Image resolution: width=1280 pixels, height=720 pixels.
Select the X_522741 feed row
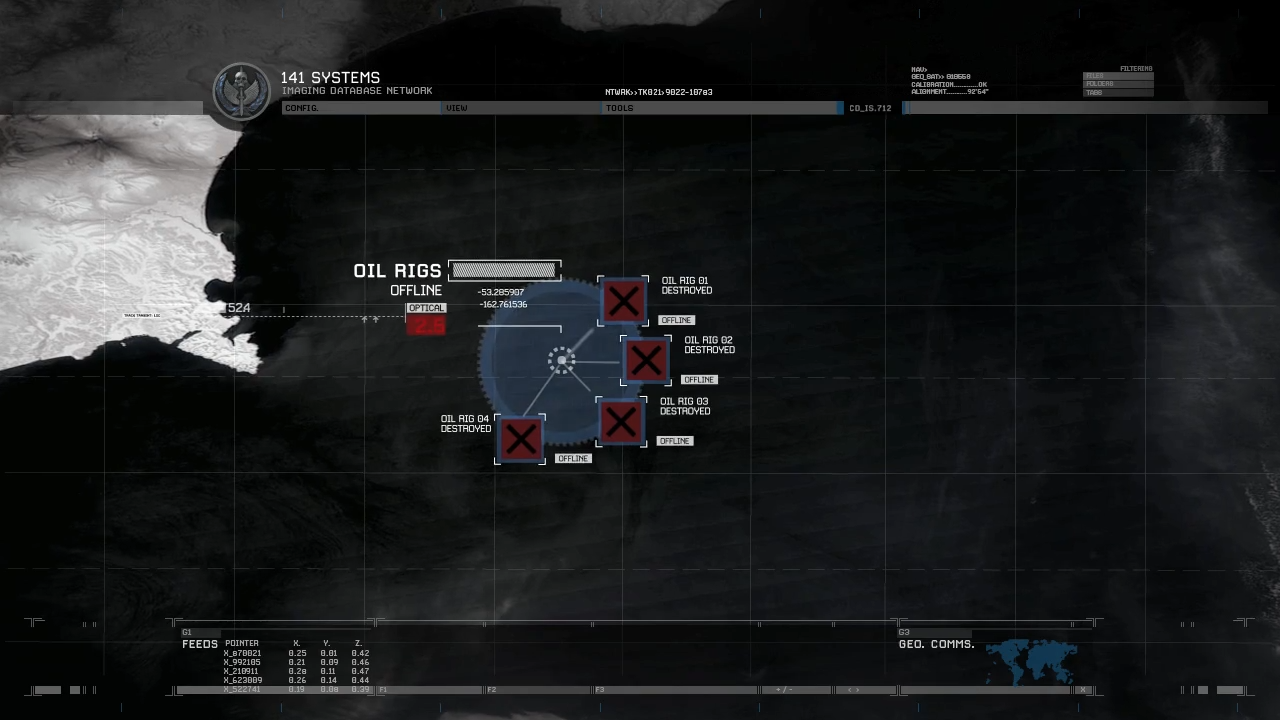tap(243, 689)
